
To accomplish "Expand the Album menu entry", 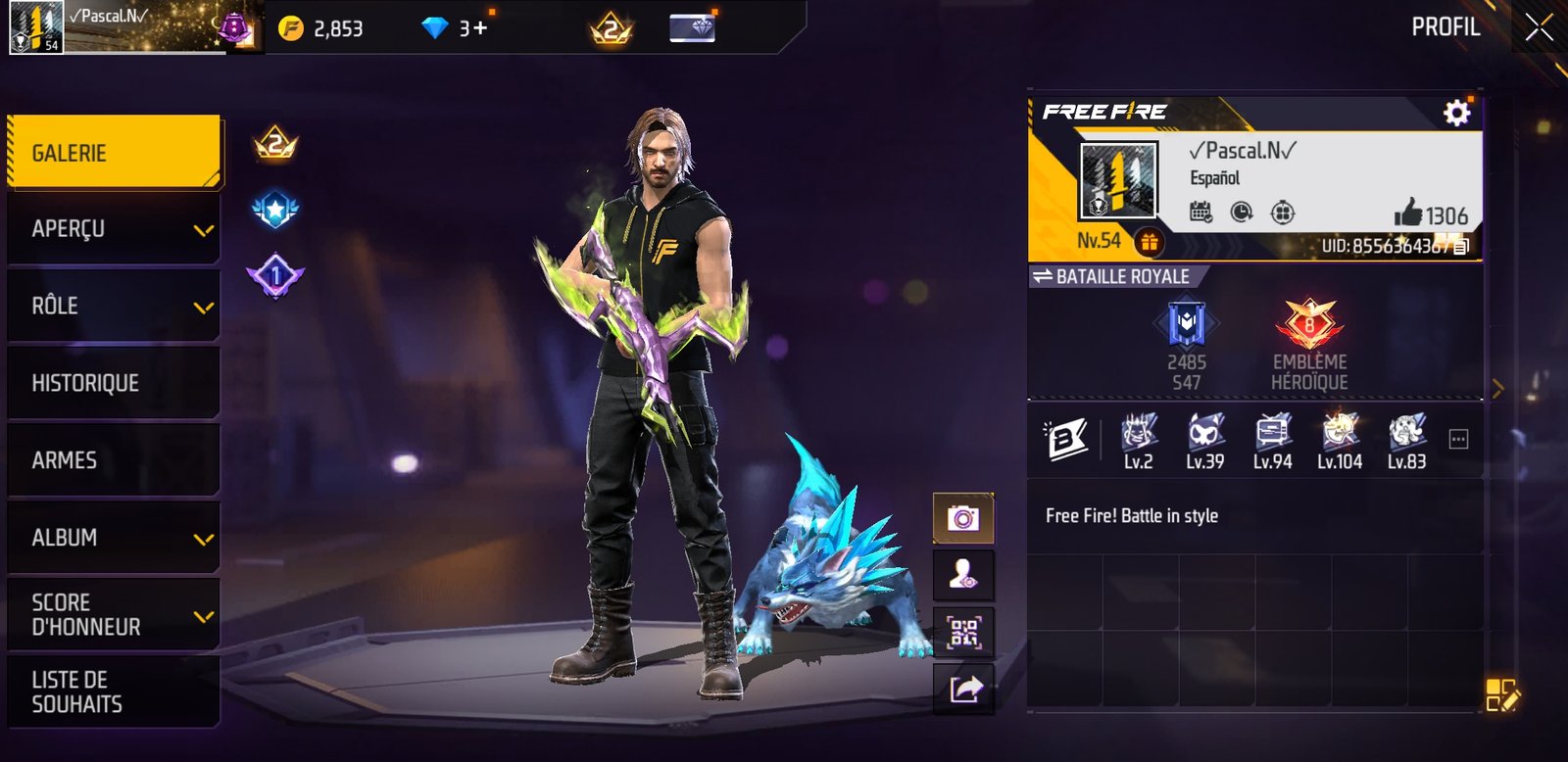I will [x=114, y=538].
